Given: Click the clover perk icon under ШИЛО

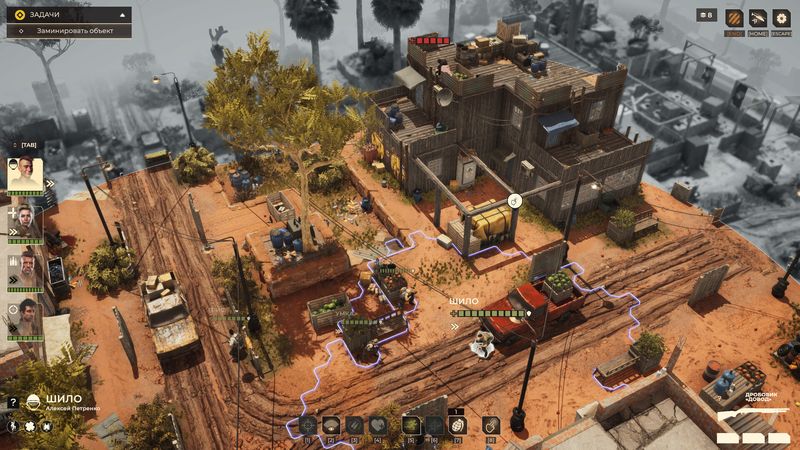Looking at the screenshot, I should point(30,426).
